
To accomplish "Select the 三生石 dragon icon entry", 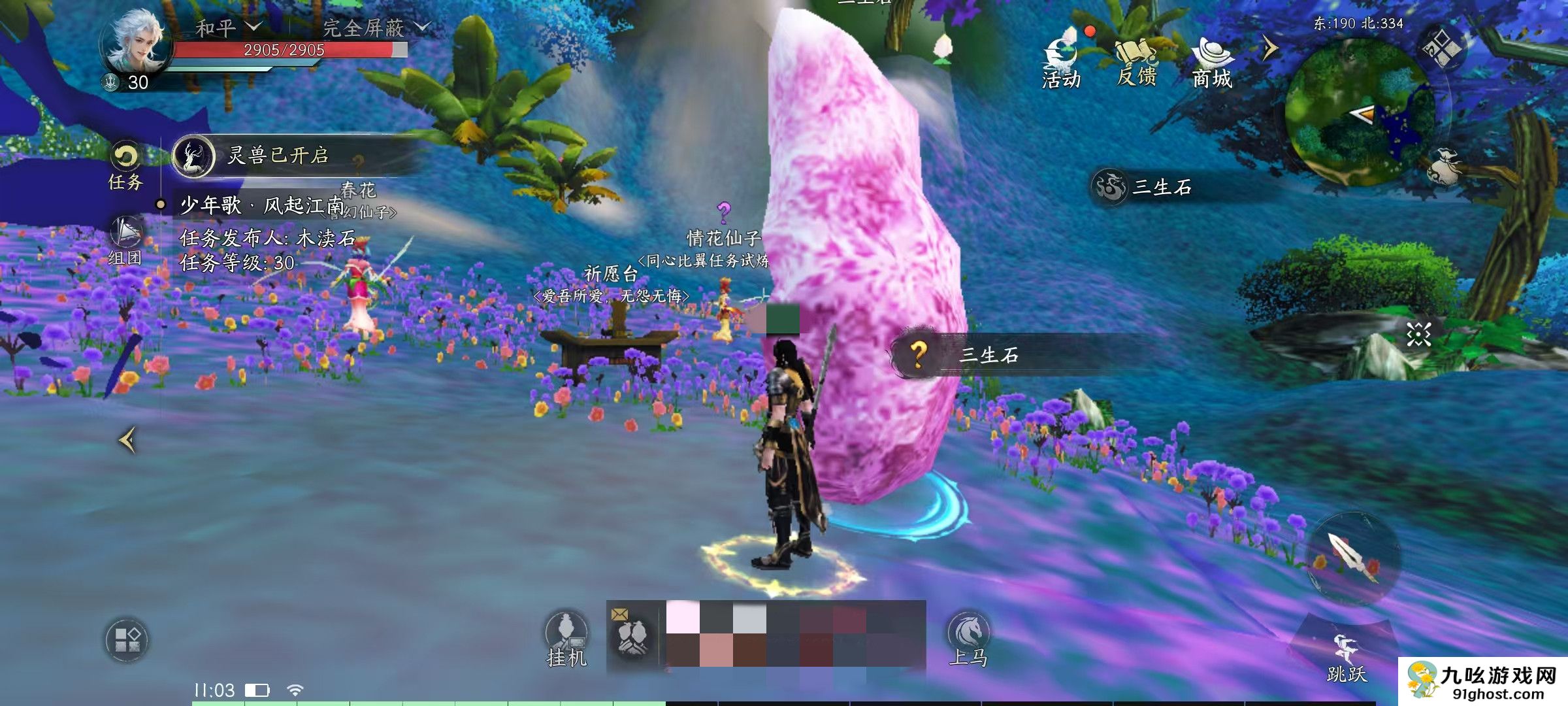I will tap(1109, 188).
